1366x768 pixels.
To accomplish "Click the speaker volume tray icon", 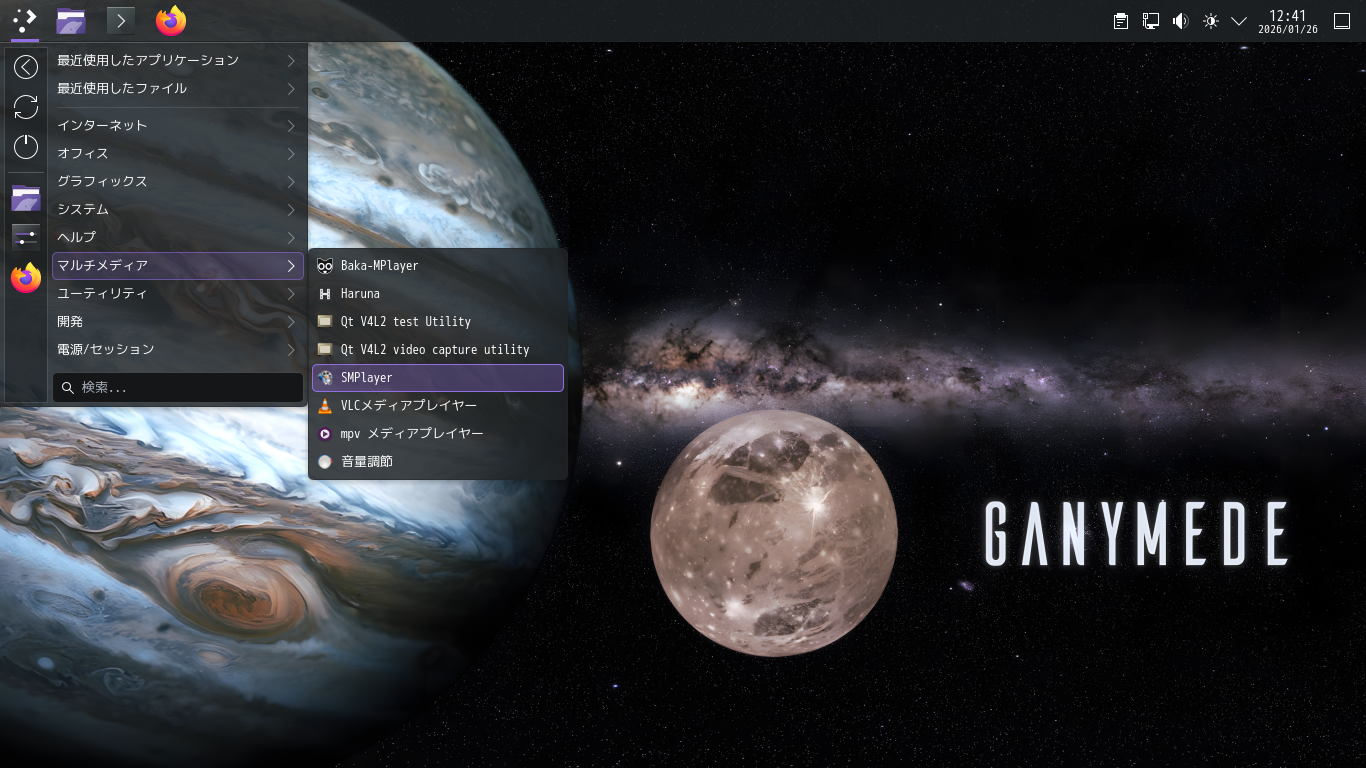I will pyautogui.click(x=1180, y=21).
